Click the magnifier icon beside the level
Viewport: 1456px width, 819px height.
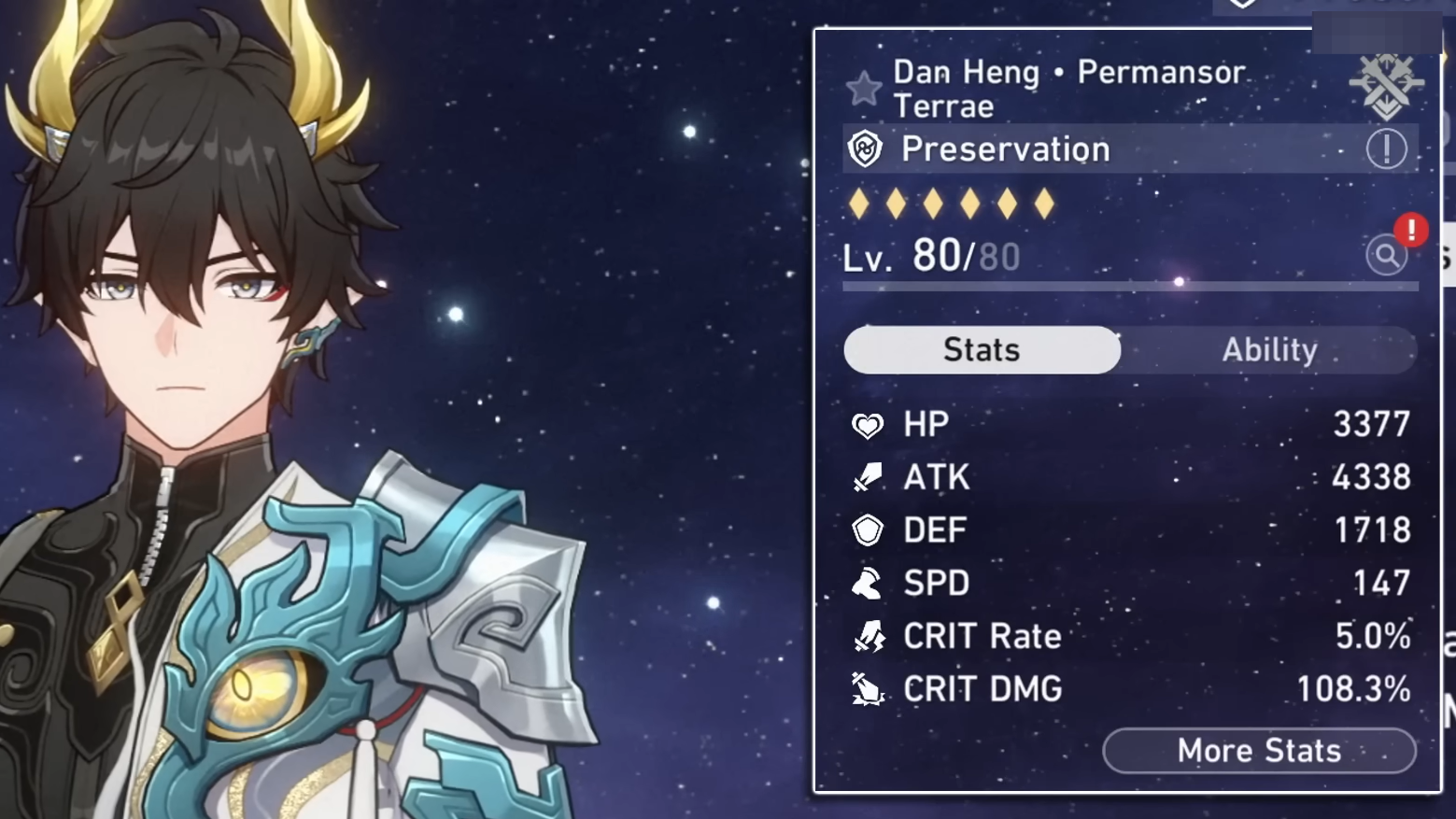(1386, 255)
